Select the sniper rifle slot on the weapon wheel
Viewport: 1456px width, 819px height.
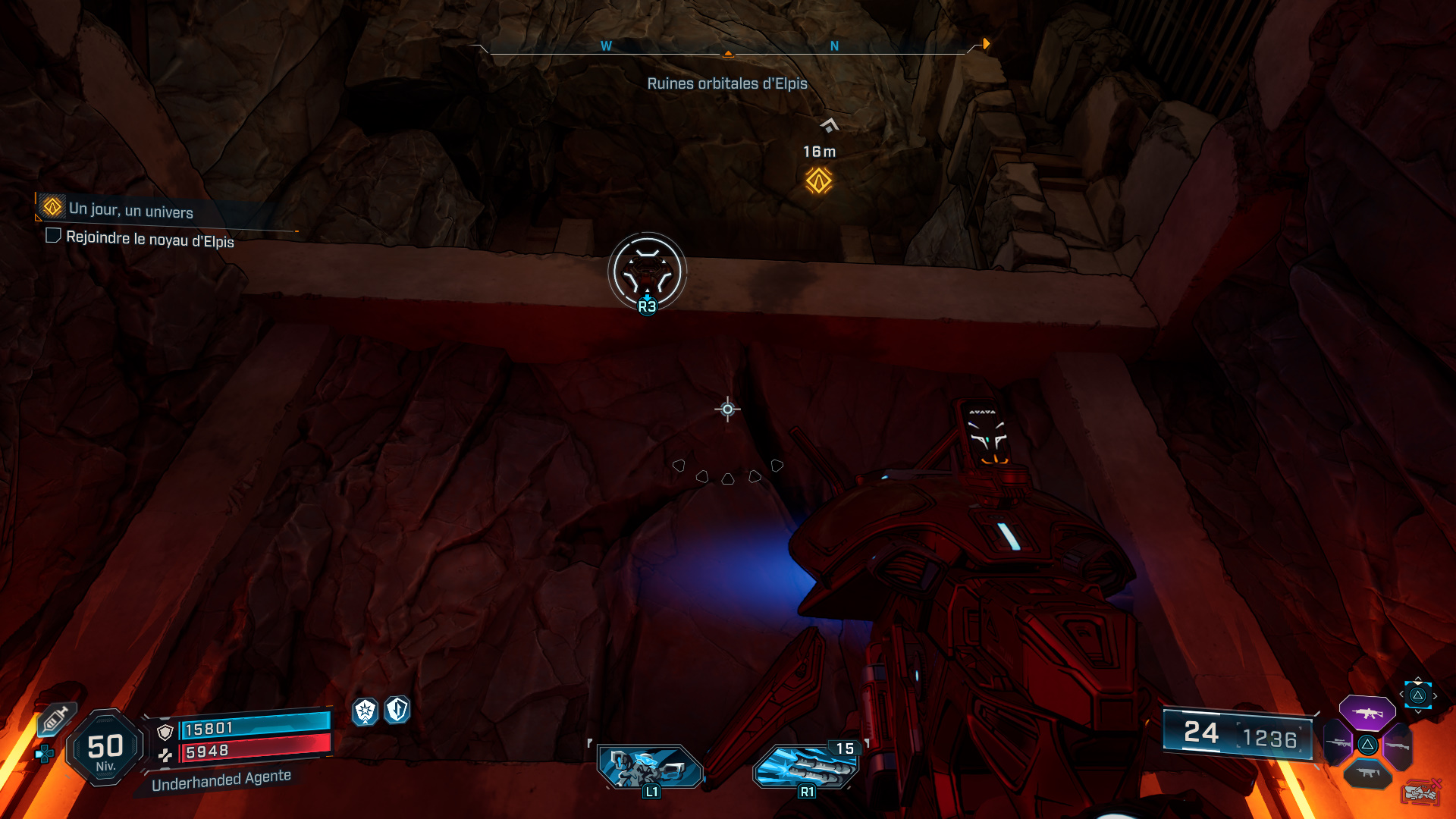(1338, 744)
